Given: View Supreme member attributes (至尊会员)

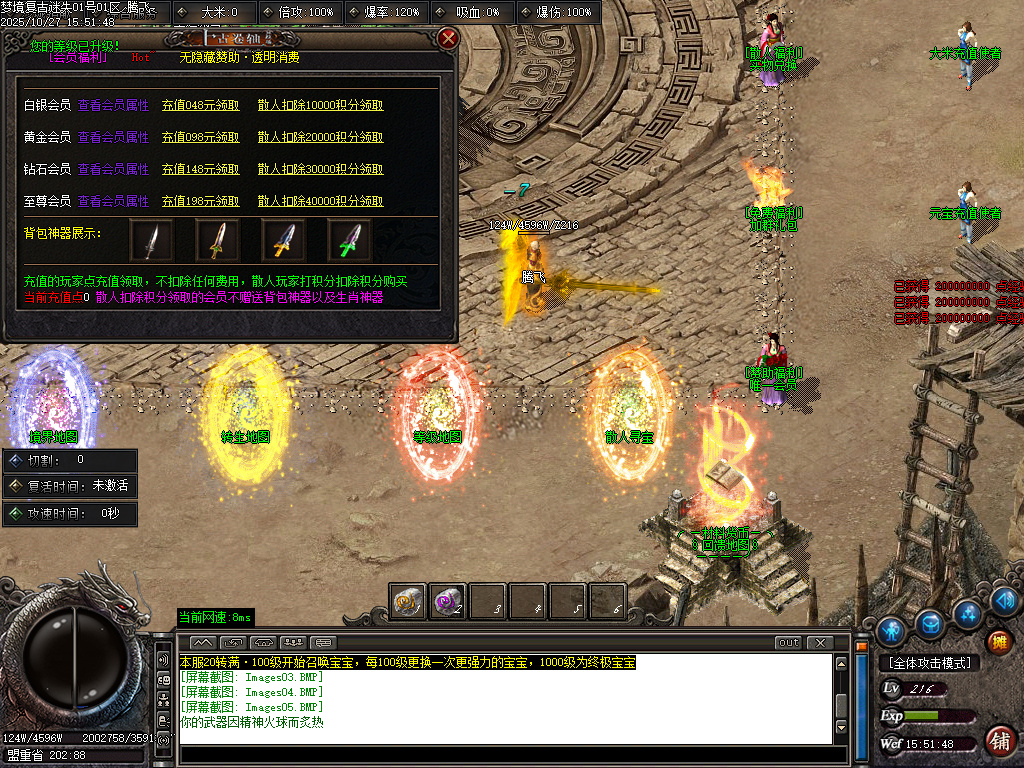Looking at the screenshot, I should pos(113,201).
